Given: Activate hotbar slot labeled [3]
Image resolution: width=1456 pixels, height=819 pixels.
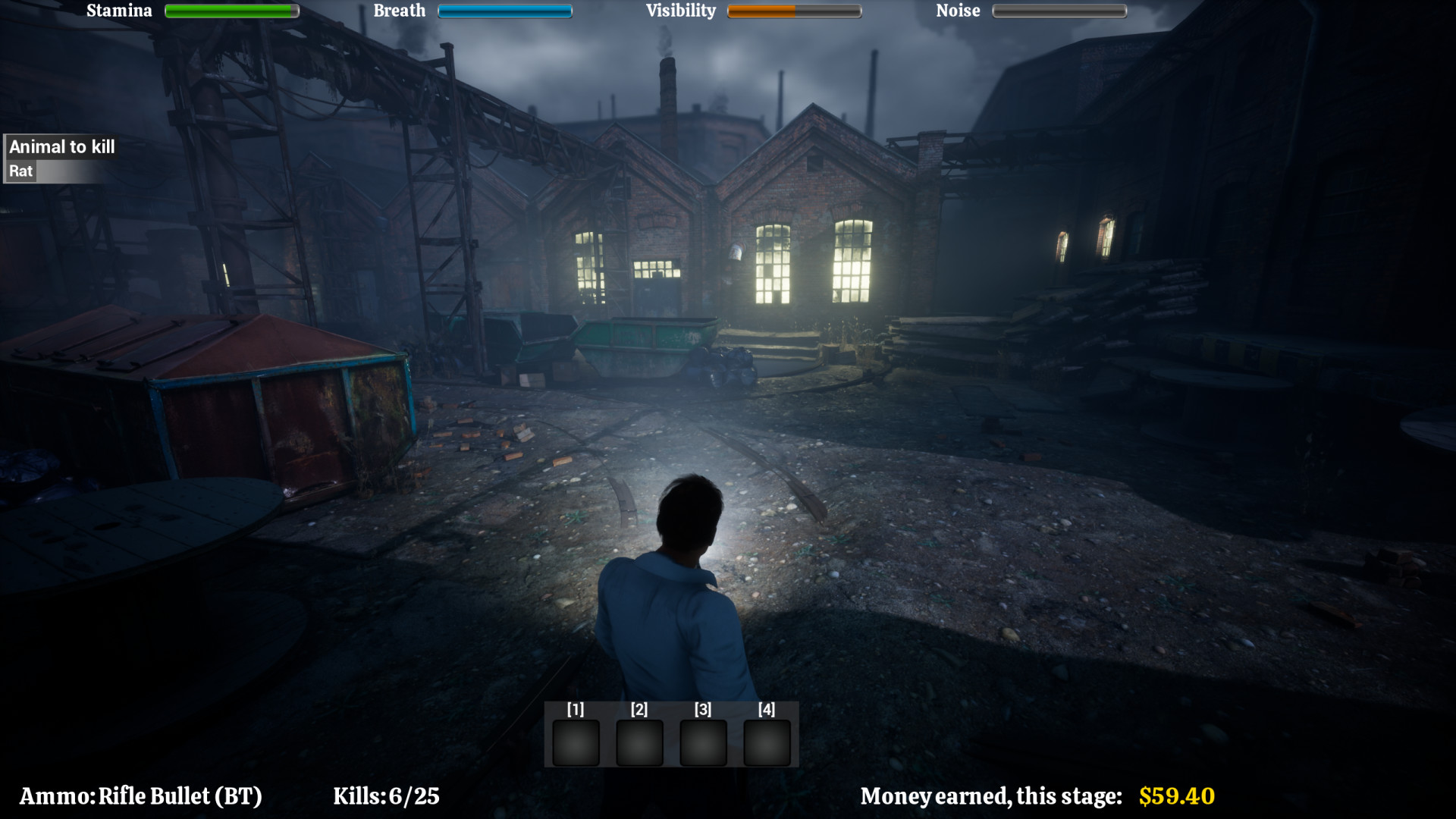Looking at the screenshot, I should click(703, 742).
